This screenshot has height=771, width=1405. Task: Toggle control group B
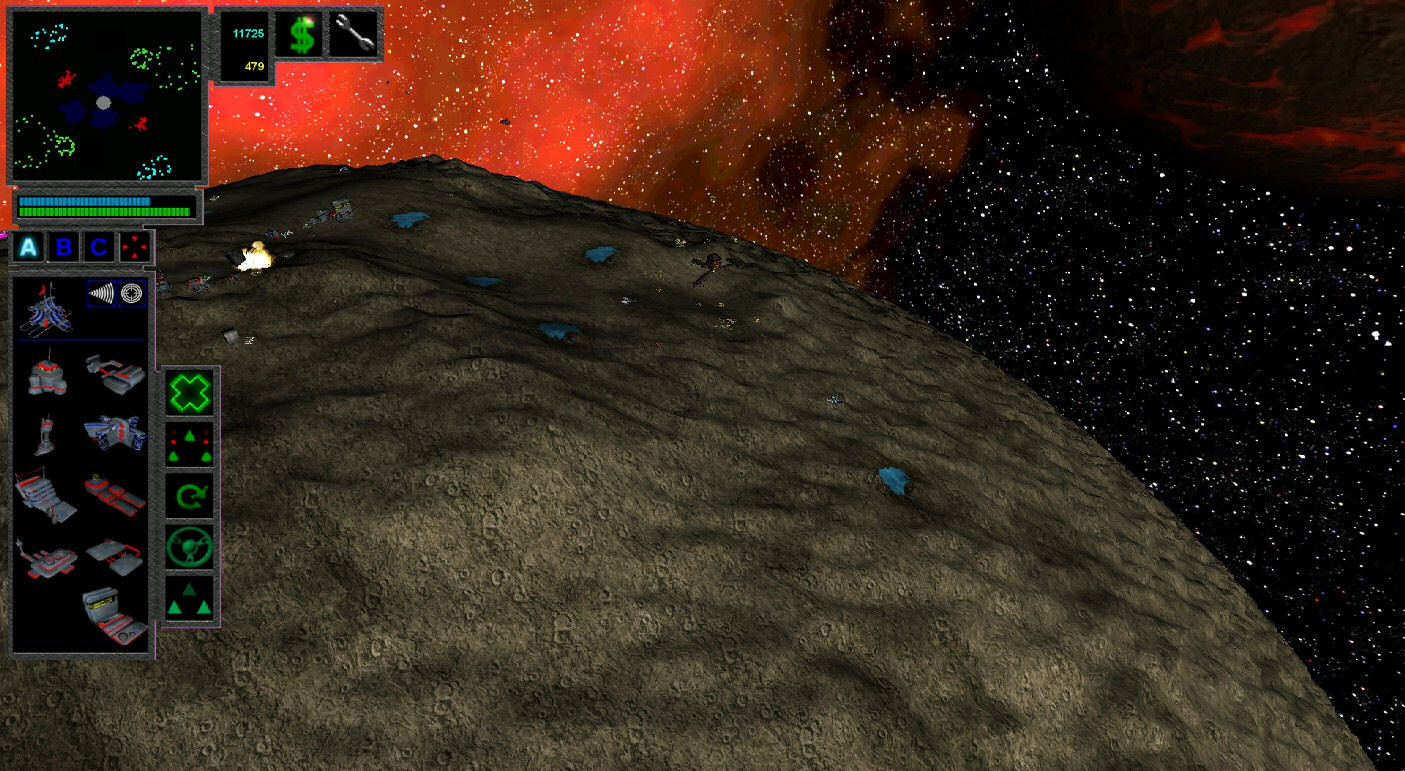click(x=62, y=246)
